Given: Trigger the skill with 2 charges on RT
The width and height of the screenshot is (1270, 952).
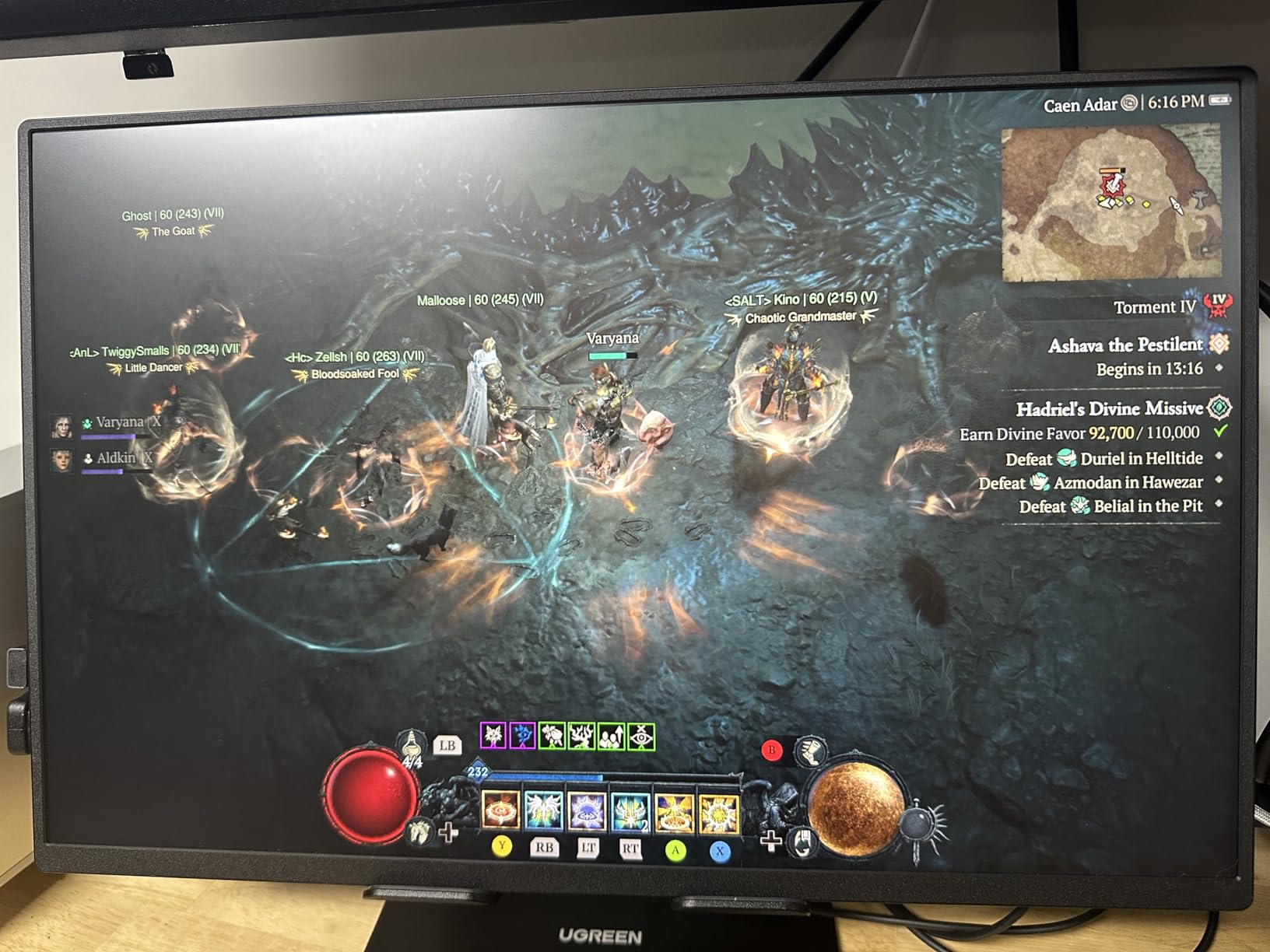Looking at the screenshot, I should tap(629, 812).
